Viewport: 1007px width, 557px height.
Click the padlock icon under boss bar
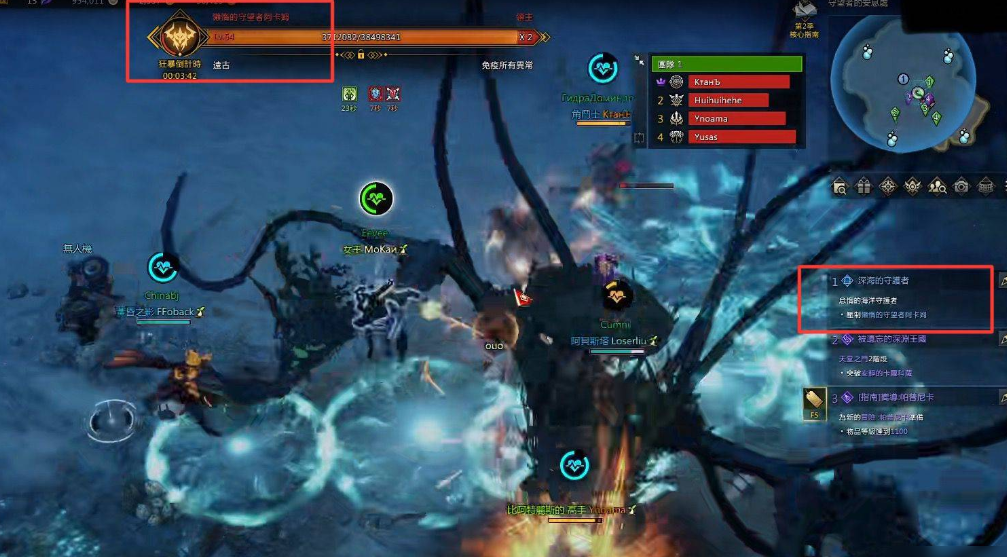point(360,56)
